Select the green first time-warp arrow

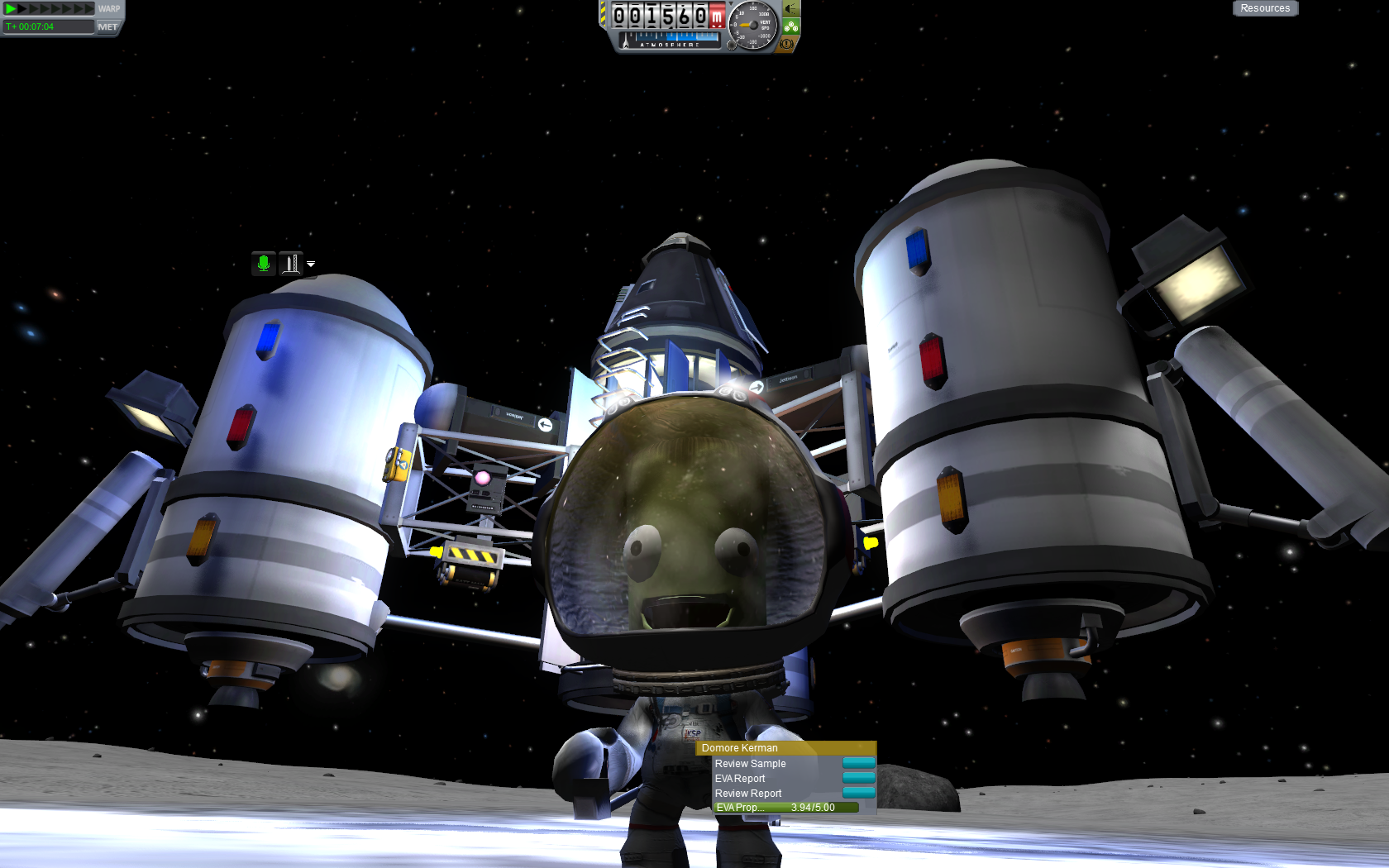(11, 8)
